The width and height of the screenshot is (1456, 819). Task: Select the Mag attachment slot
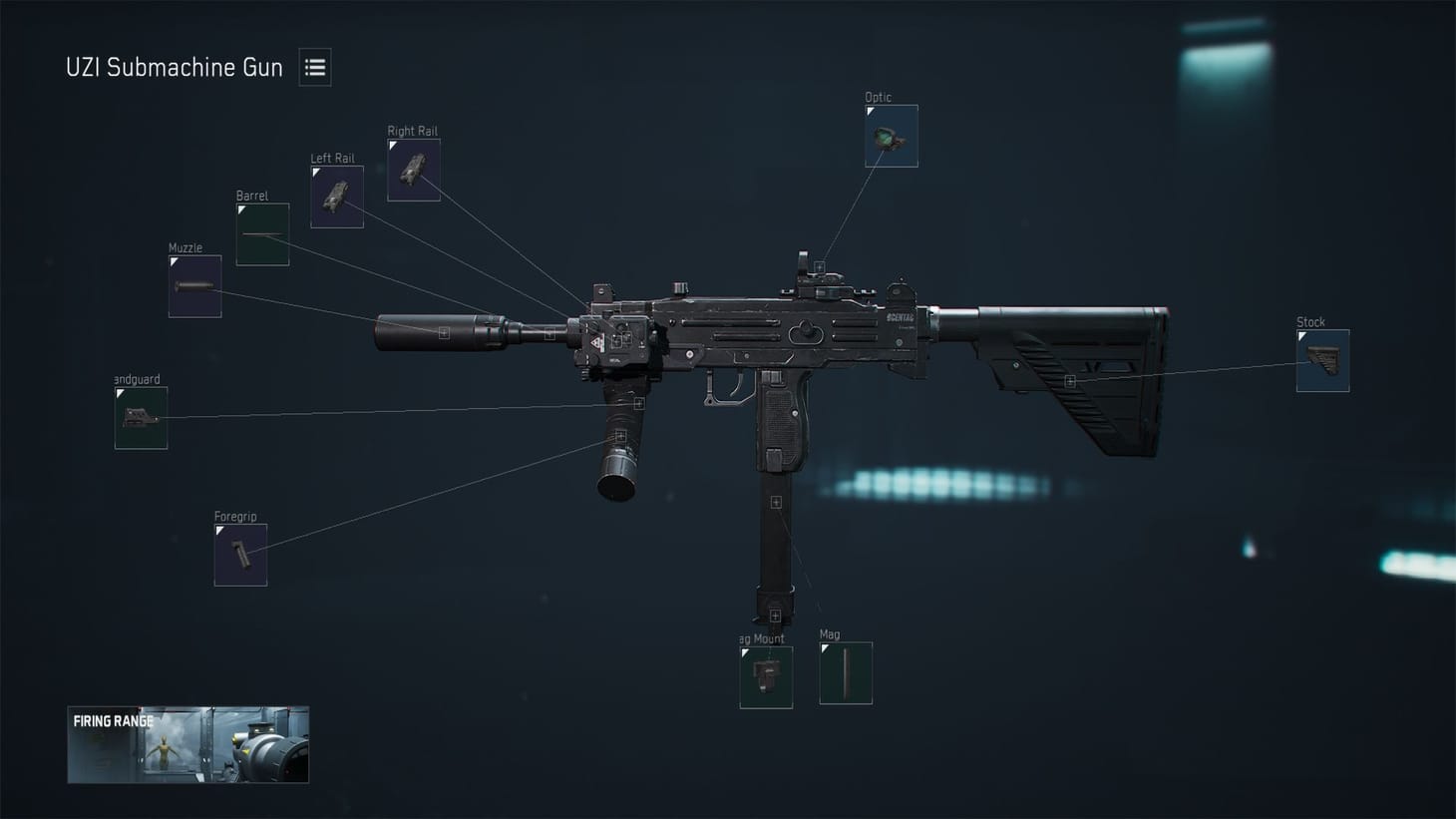pos(845,671)
